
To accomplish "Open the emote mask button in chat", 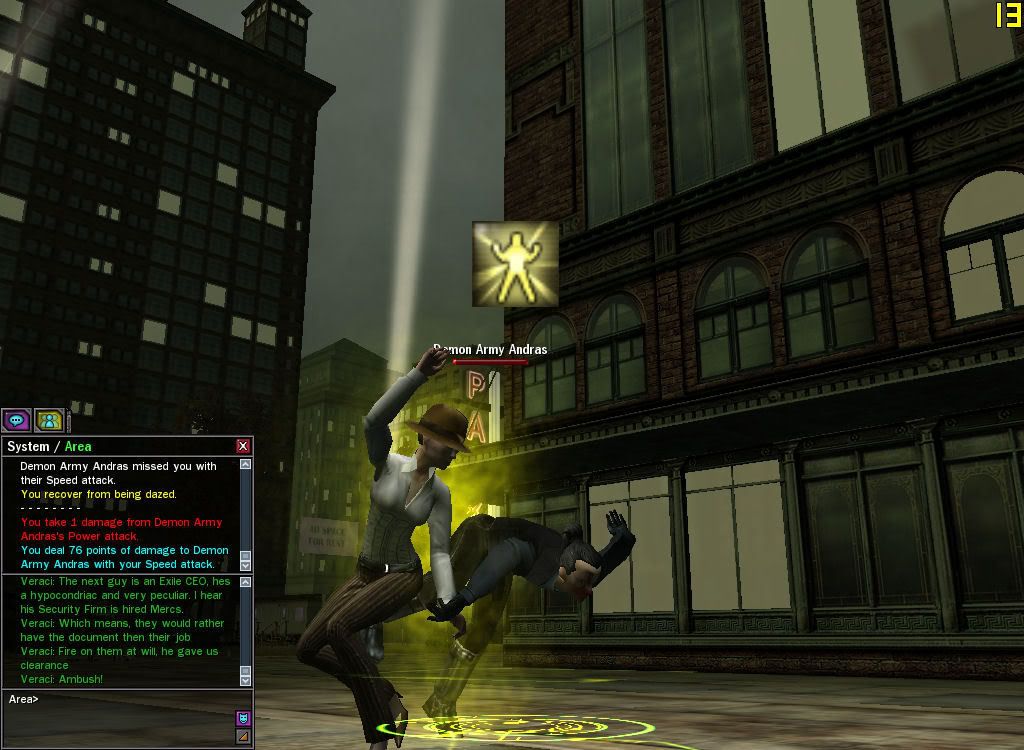I will (x=243, y=718).
